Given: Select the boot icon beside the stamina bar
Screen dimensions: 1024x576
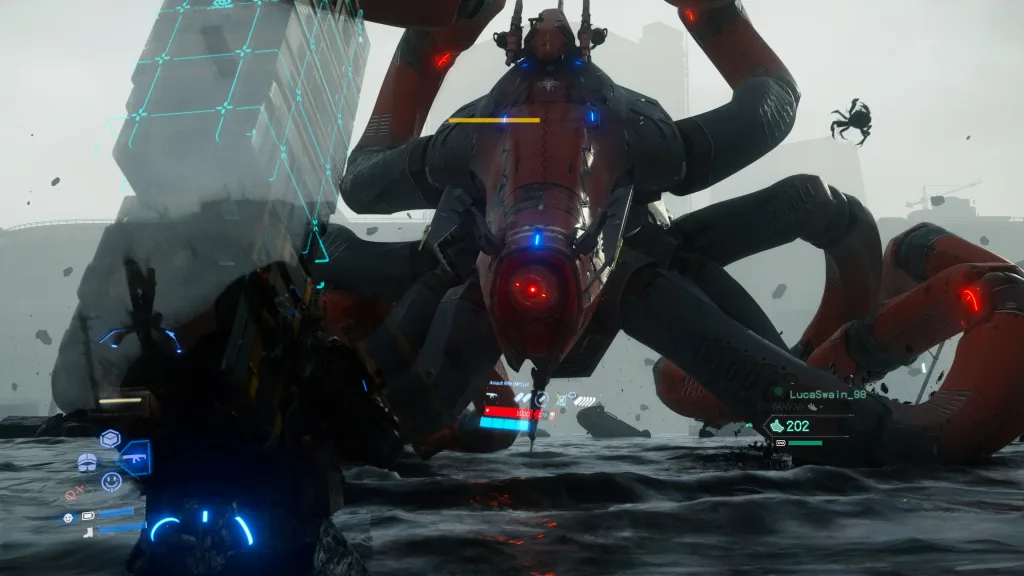Looking at the screenshot, I should tap(87, 531).
